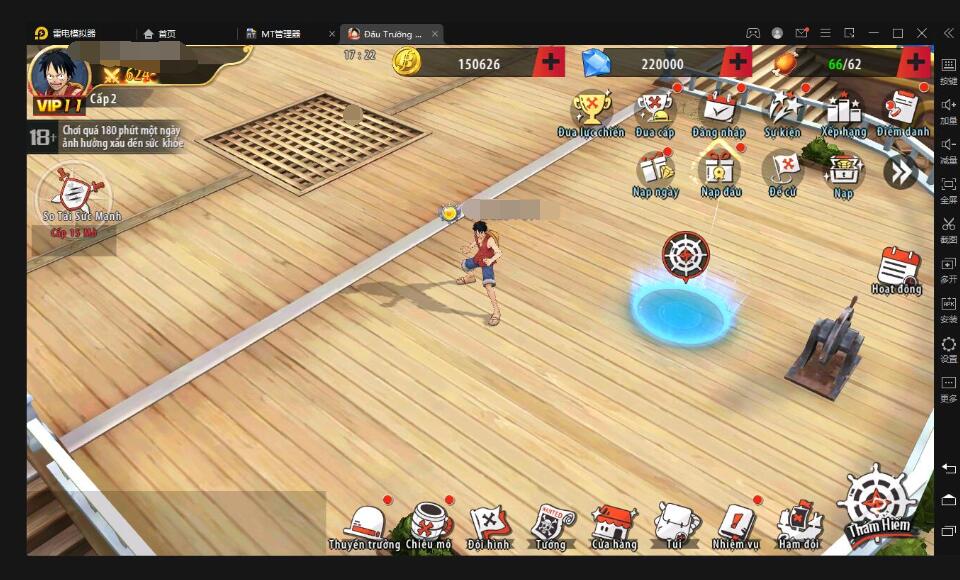The width and height of the screenshot is (960, 580).
Task: Open the Đội hình formation flag
Action: click(489, 522)
